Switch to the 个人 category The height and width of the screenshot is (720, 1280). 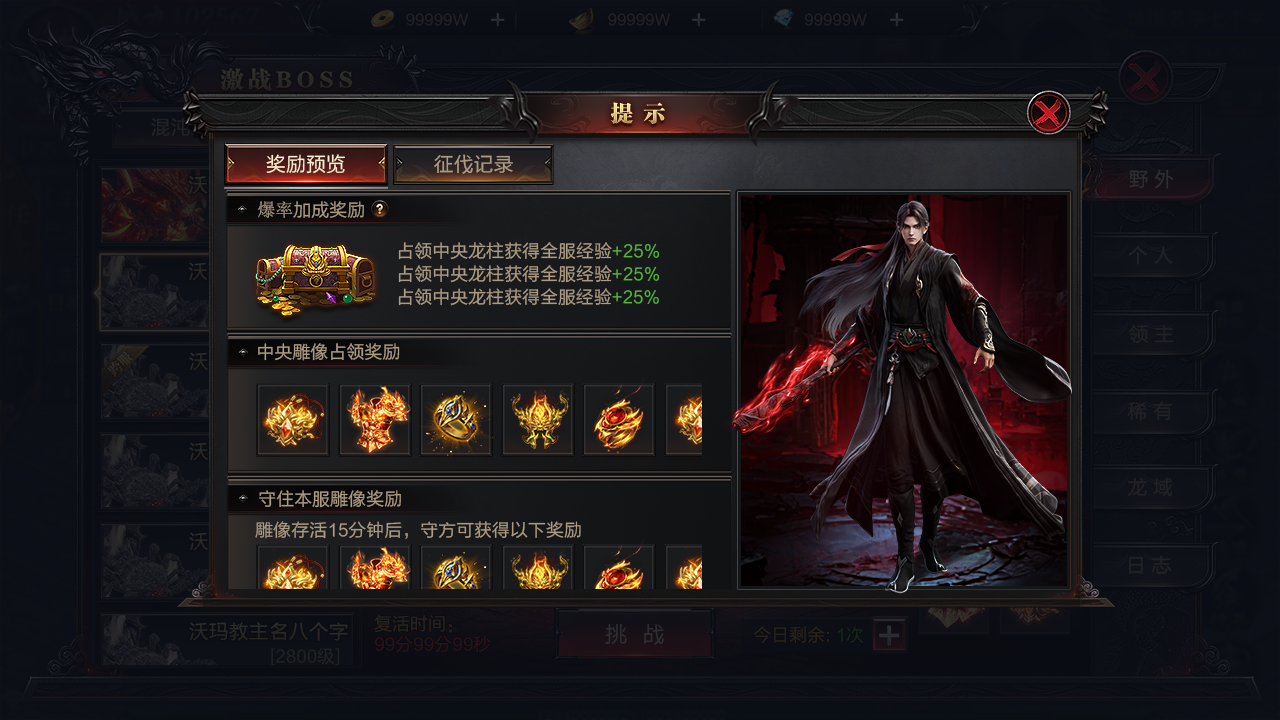[x=1150, y=257]
